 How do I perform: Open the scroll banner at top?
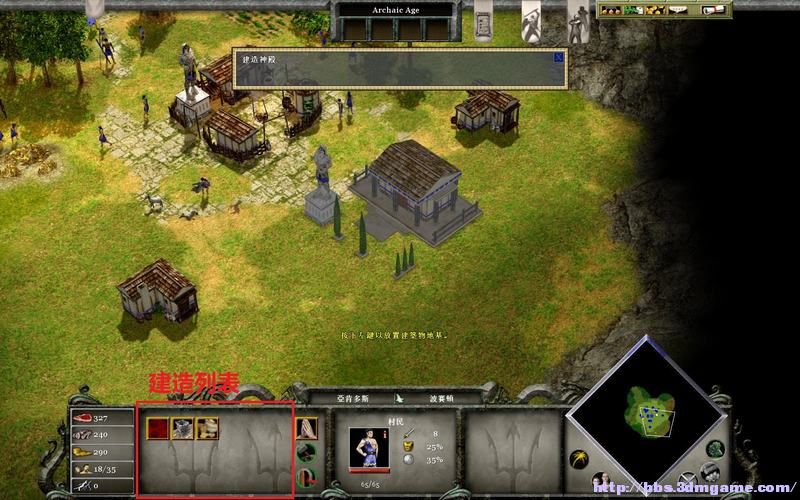tap(483, 20)
